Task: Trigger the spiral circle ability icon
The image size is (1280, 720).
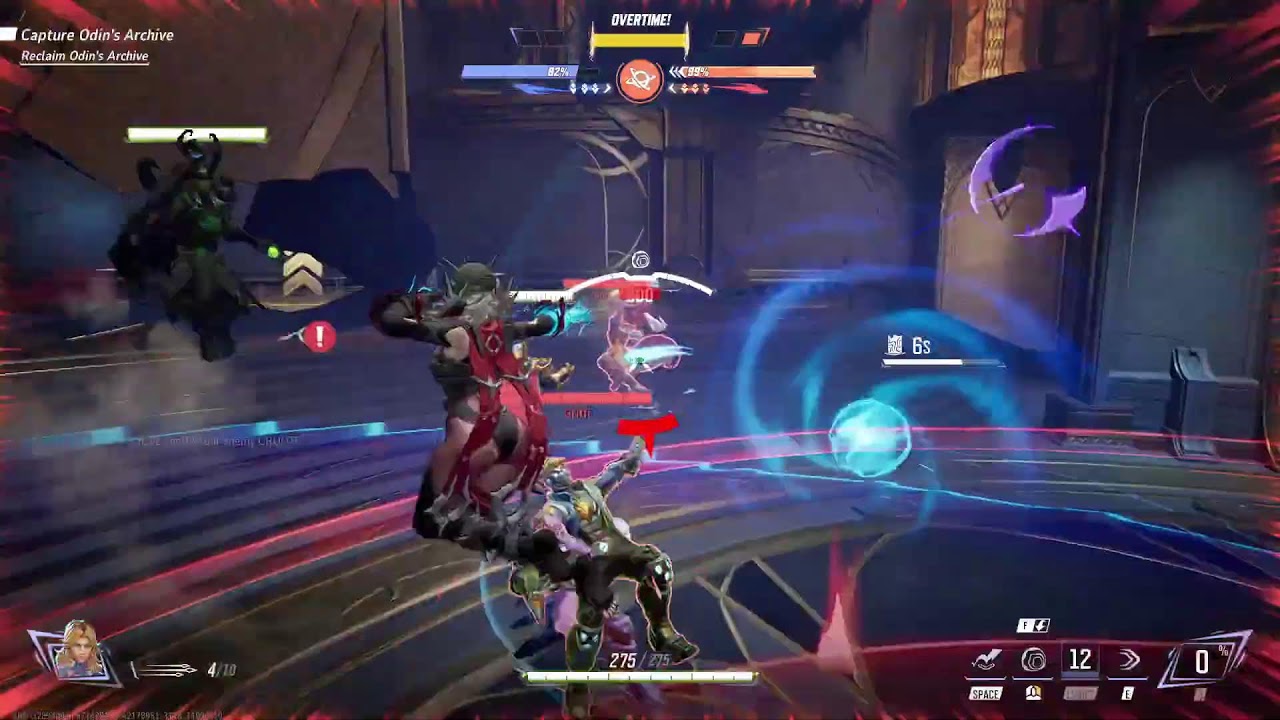Action: (x=1033, y=661)
